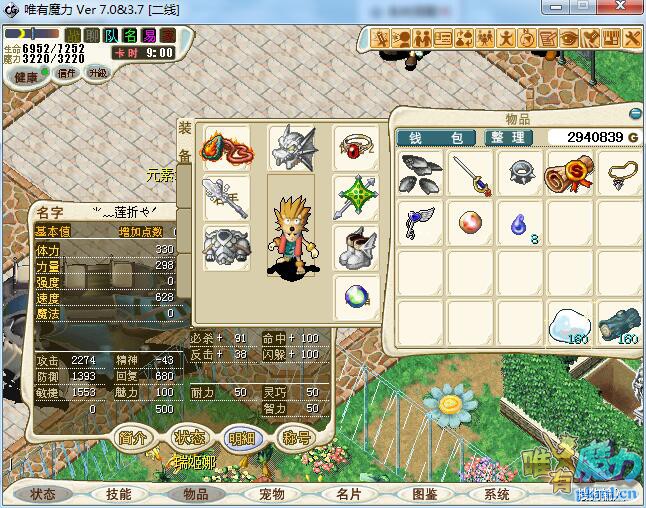Select the wooden log stack slot

(618, 323)
